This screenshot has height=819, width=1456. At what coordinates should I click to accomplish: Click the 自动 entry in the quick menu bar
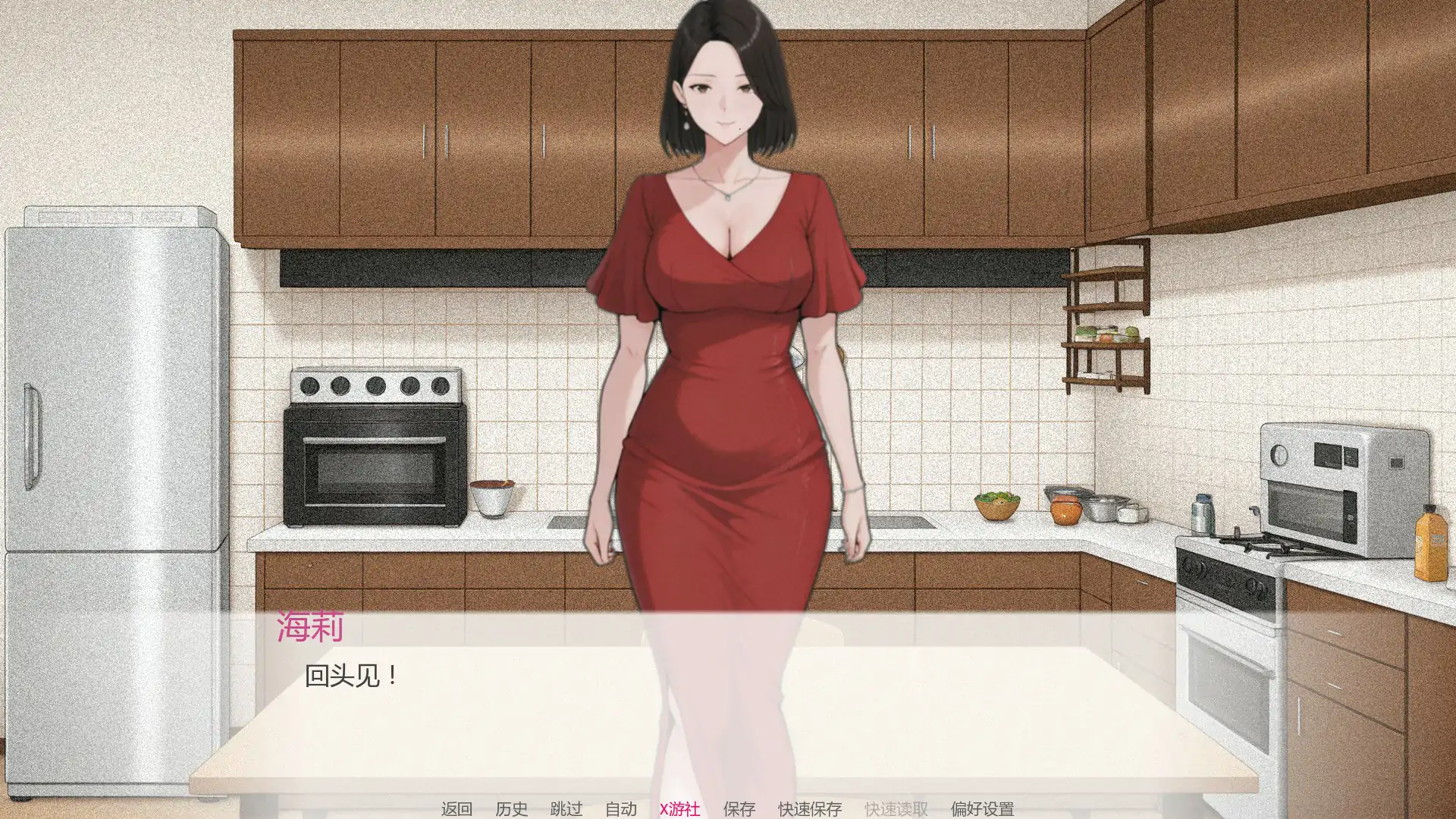622,808
